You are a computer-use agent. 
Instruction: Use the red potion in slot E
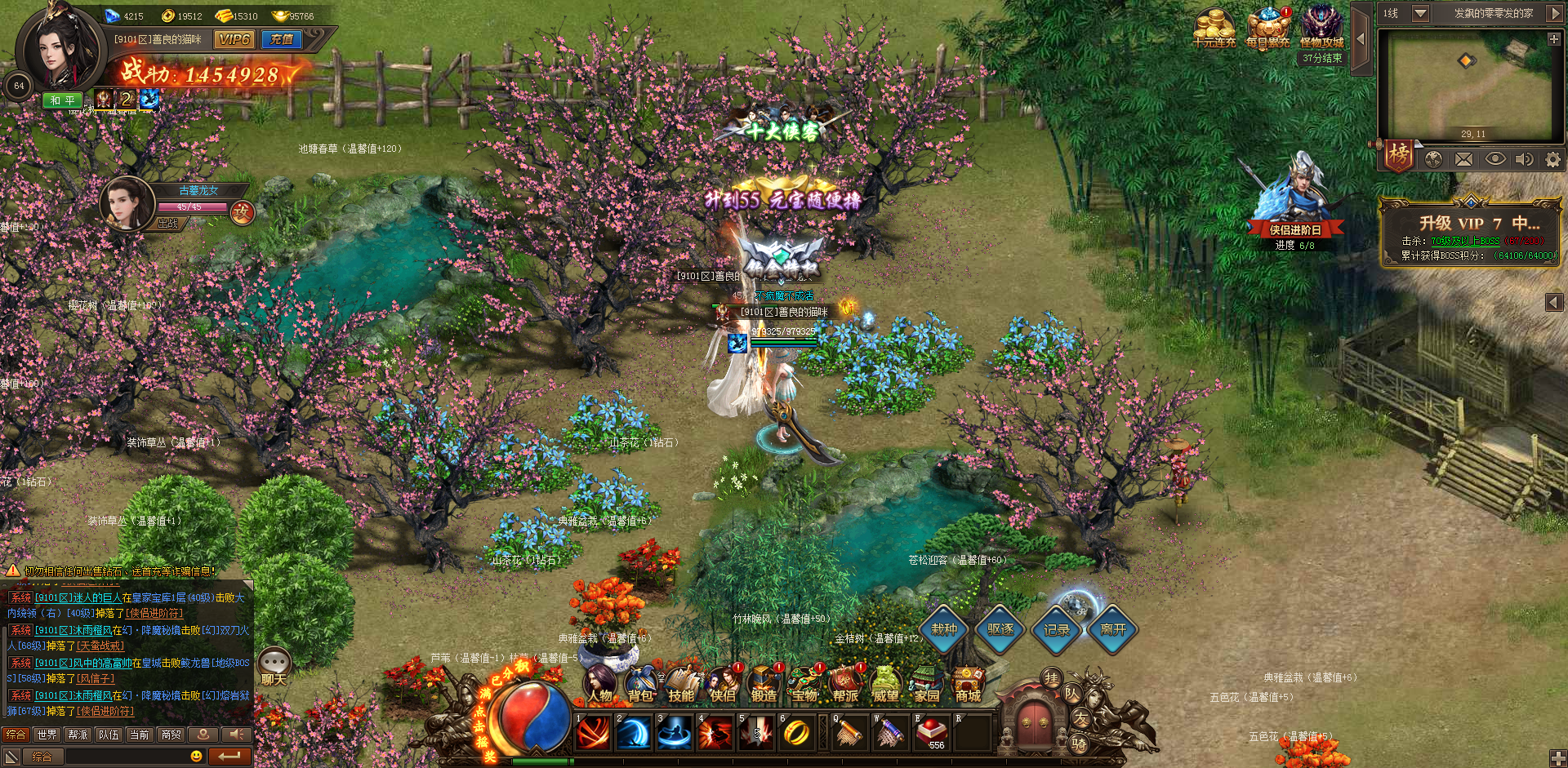tap(931, 732)
